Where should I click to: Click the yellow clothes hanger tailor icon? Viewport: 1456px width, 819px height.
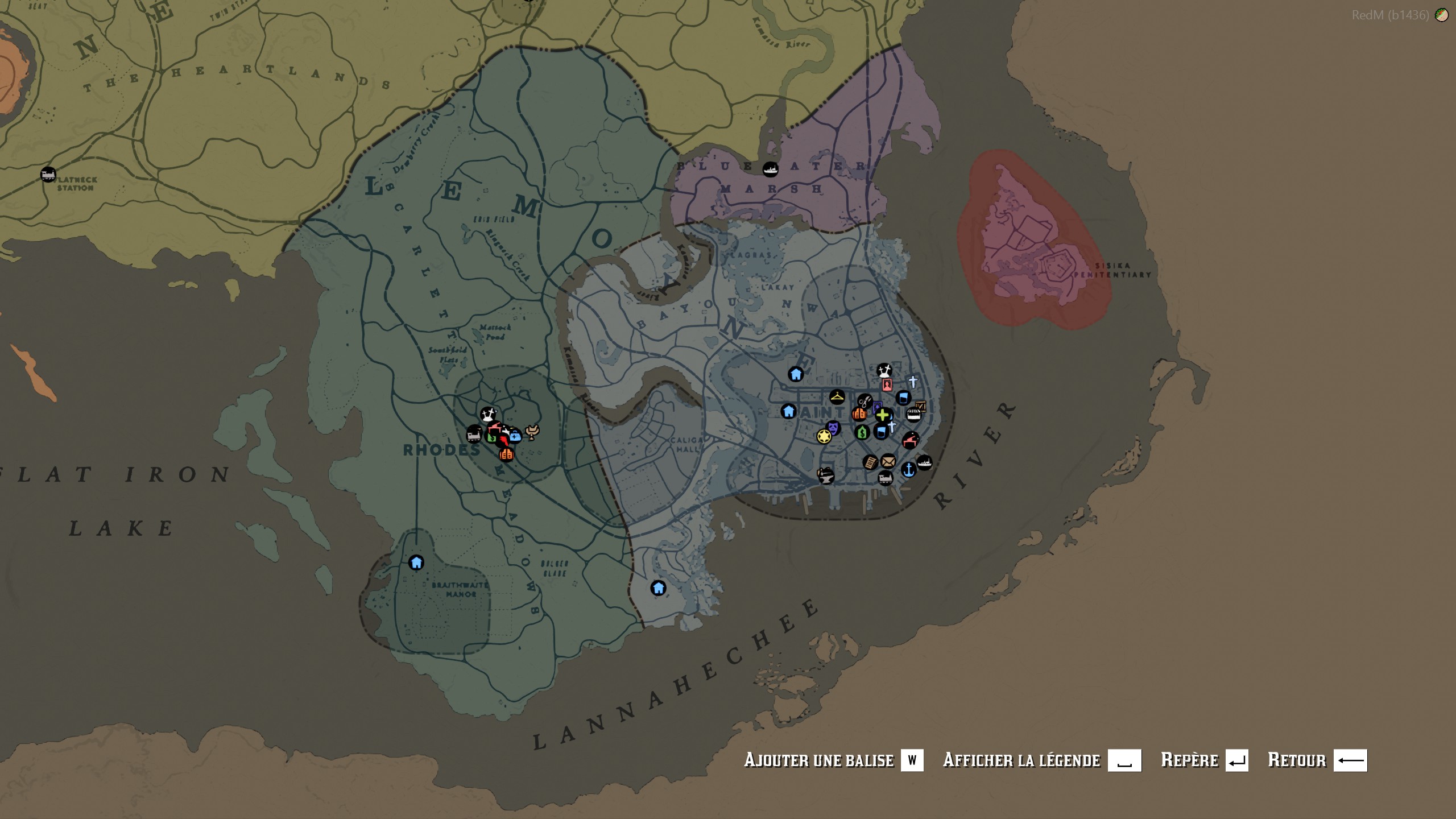point(837,397)
